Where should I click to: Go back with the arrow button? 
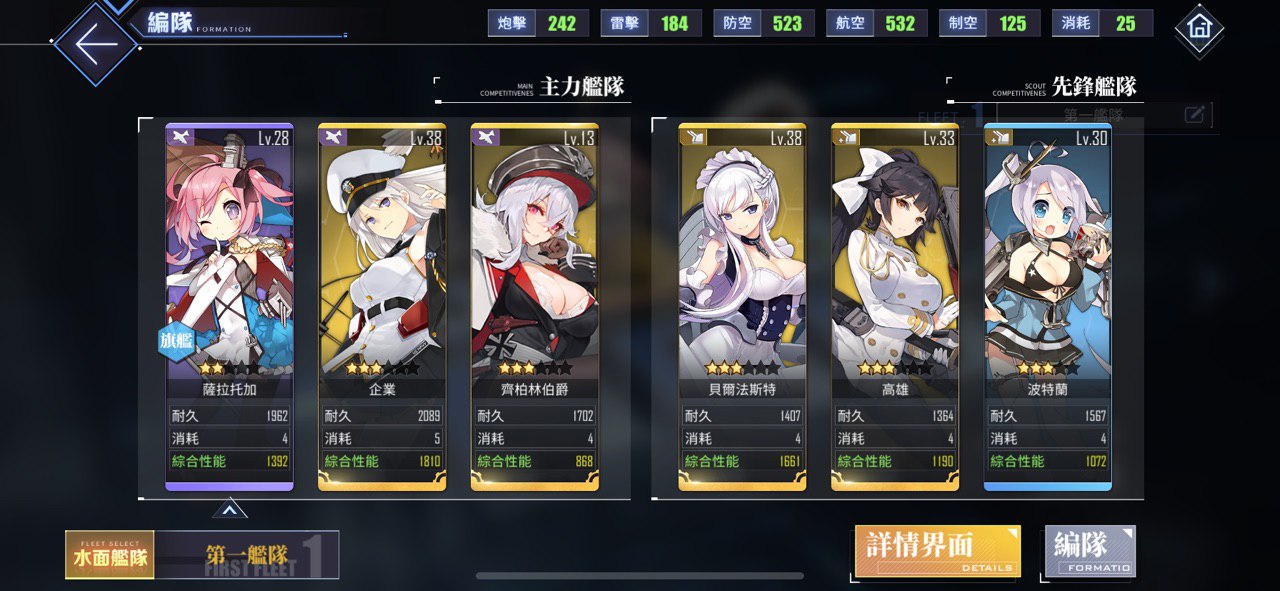pos(93,44)
